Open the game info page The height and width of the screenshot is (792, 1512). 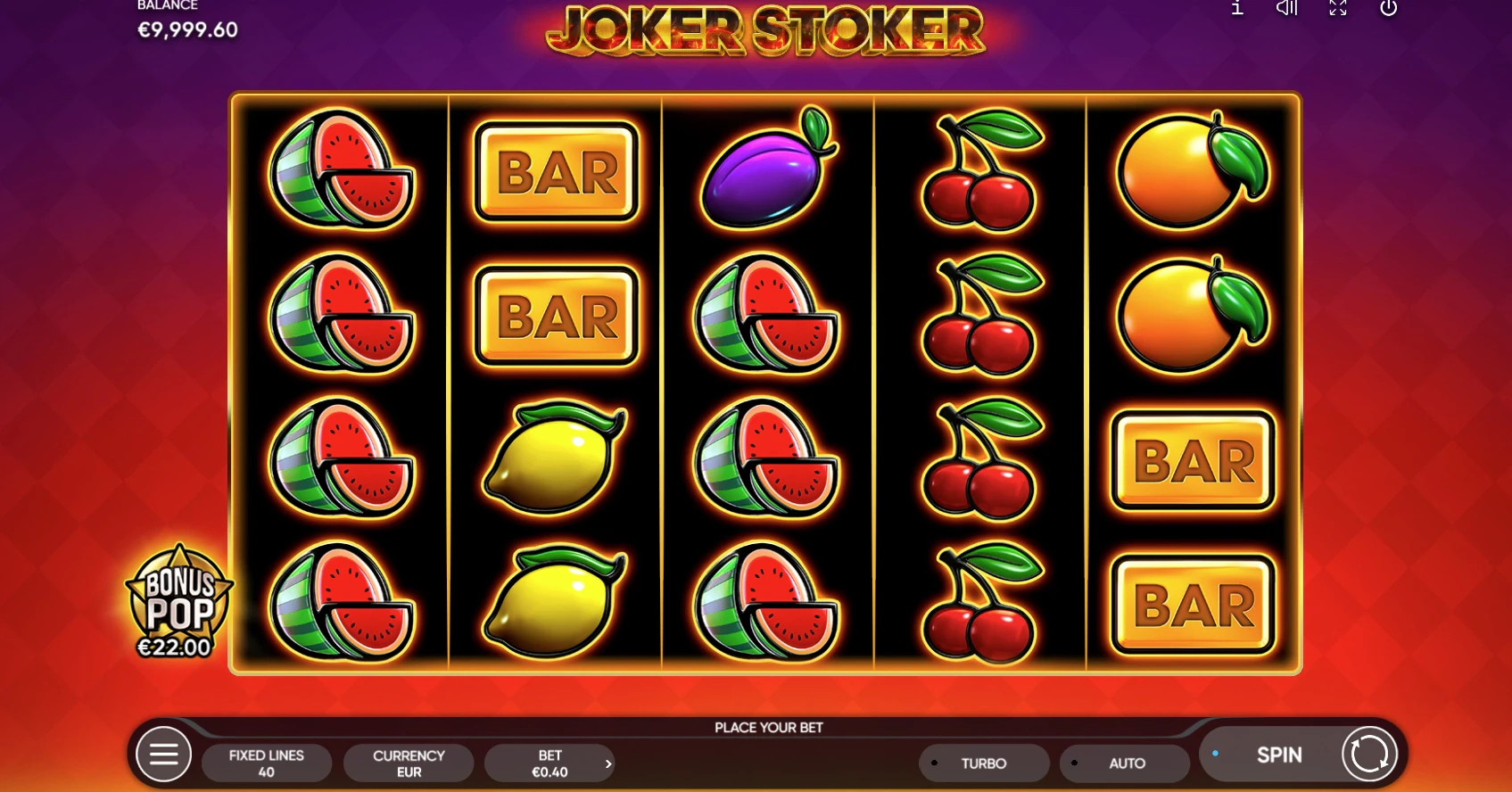1237,9
